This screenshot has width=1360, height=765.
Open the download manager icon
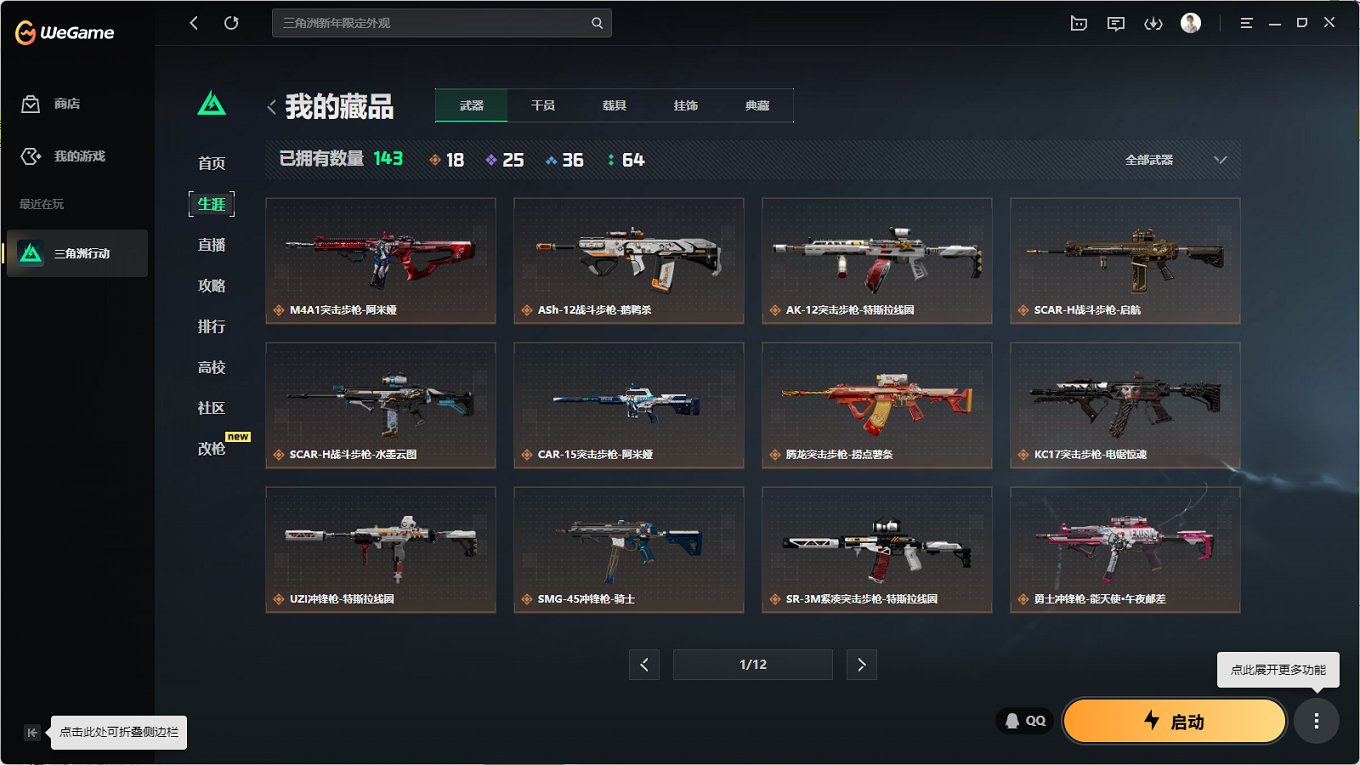click(1153, 22)
